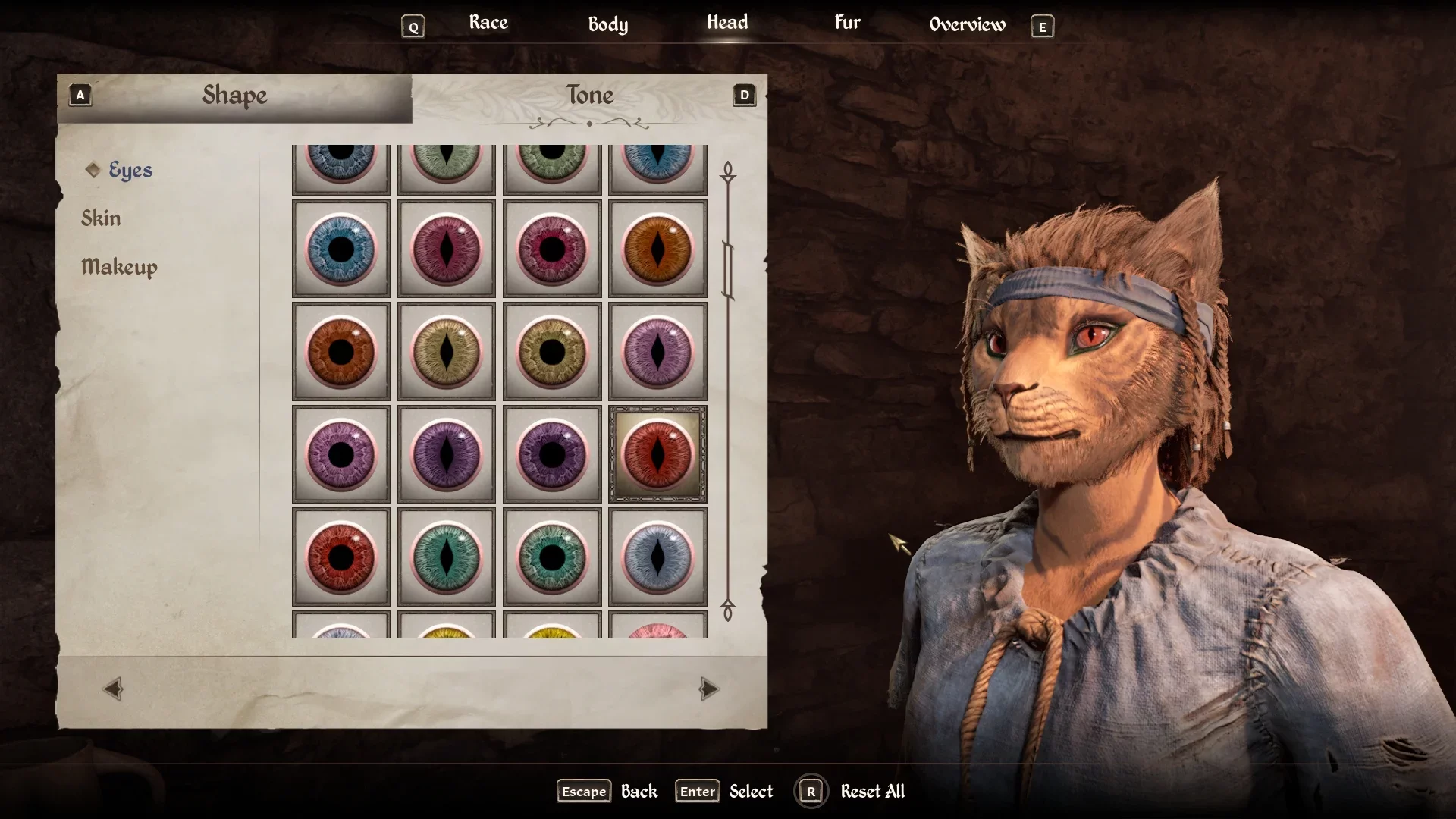Choose the Skin category
Screen dimensions: 1456x819
tap(101, 218)
